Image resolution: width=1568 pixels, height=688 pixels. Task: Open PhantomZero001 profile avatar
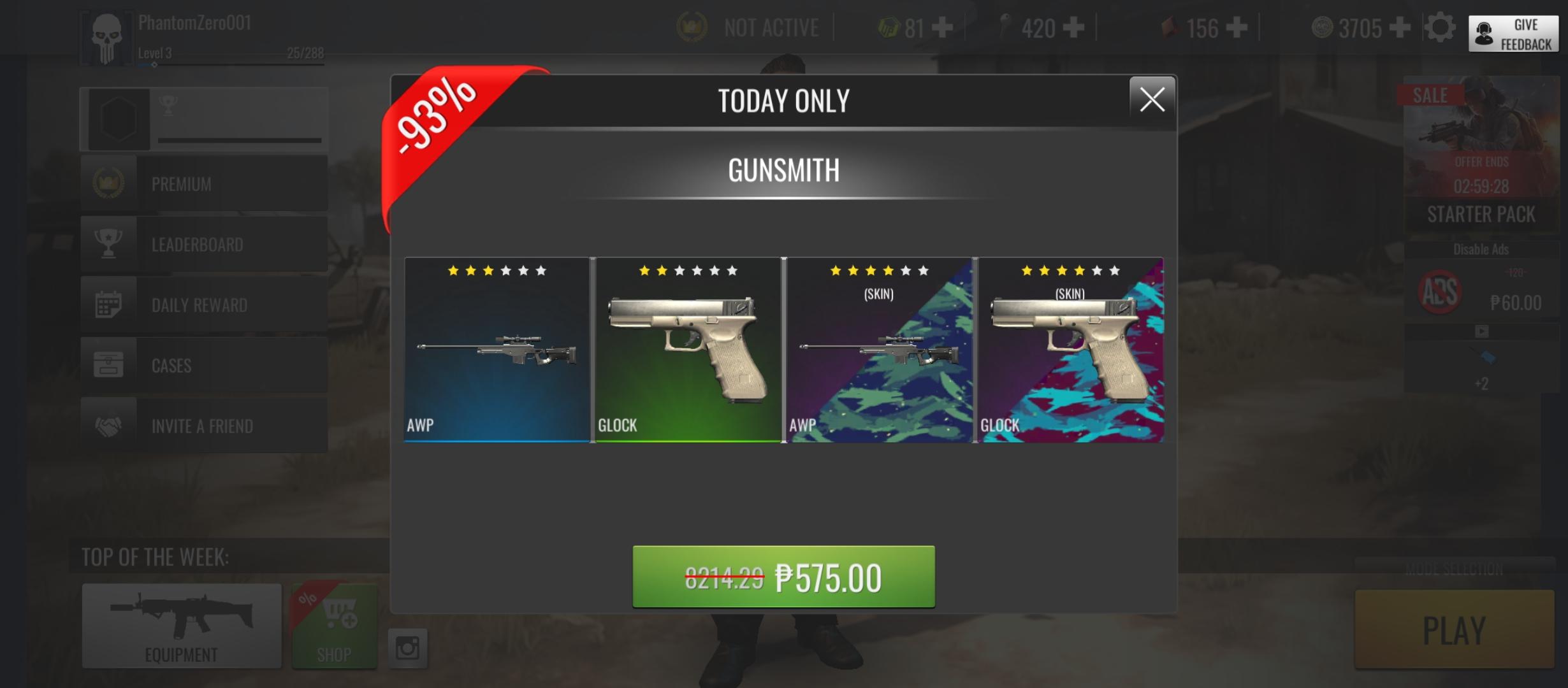(106, 38)
